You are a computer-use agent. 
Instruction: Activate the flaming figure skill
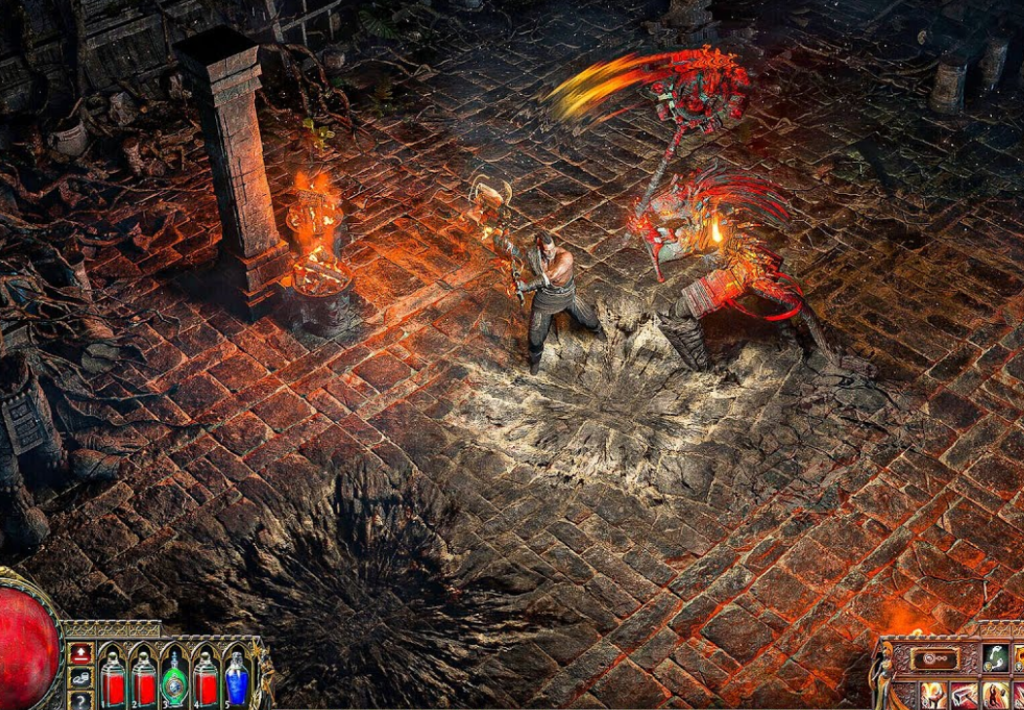(933, 695)
